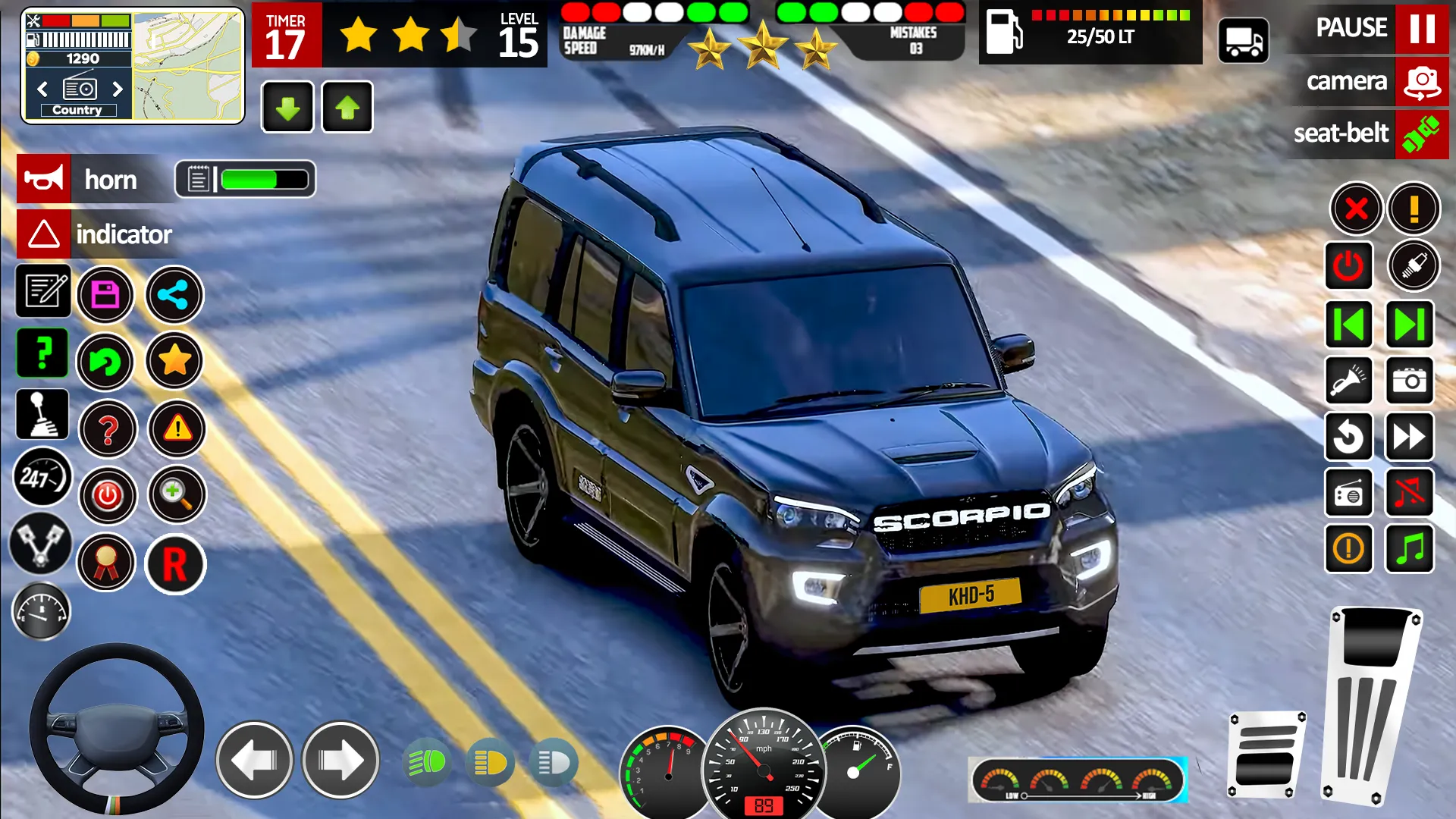Click the right arrow on Country radio
Viewport: 1456px width, 819px height.
[x=118, y=89]
